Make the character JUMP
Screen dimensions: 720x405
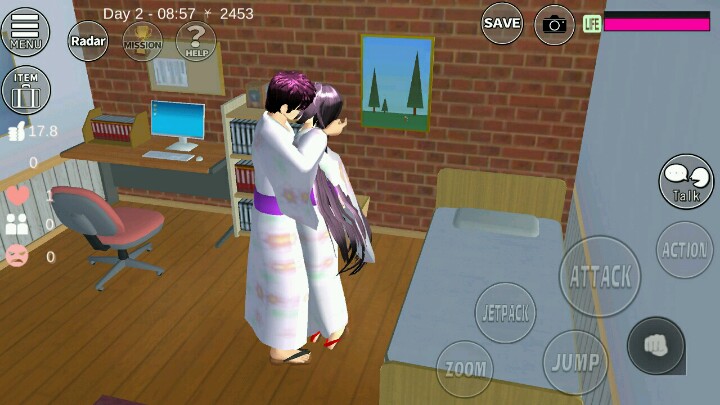[576, 362]
